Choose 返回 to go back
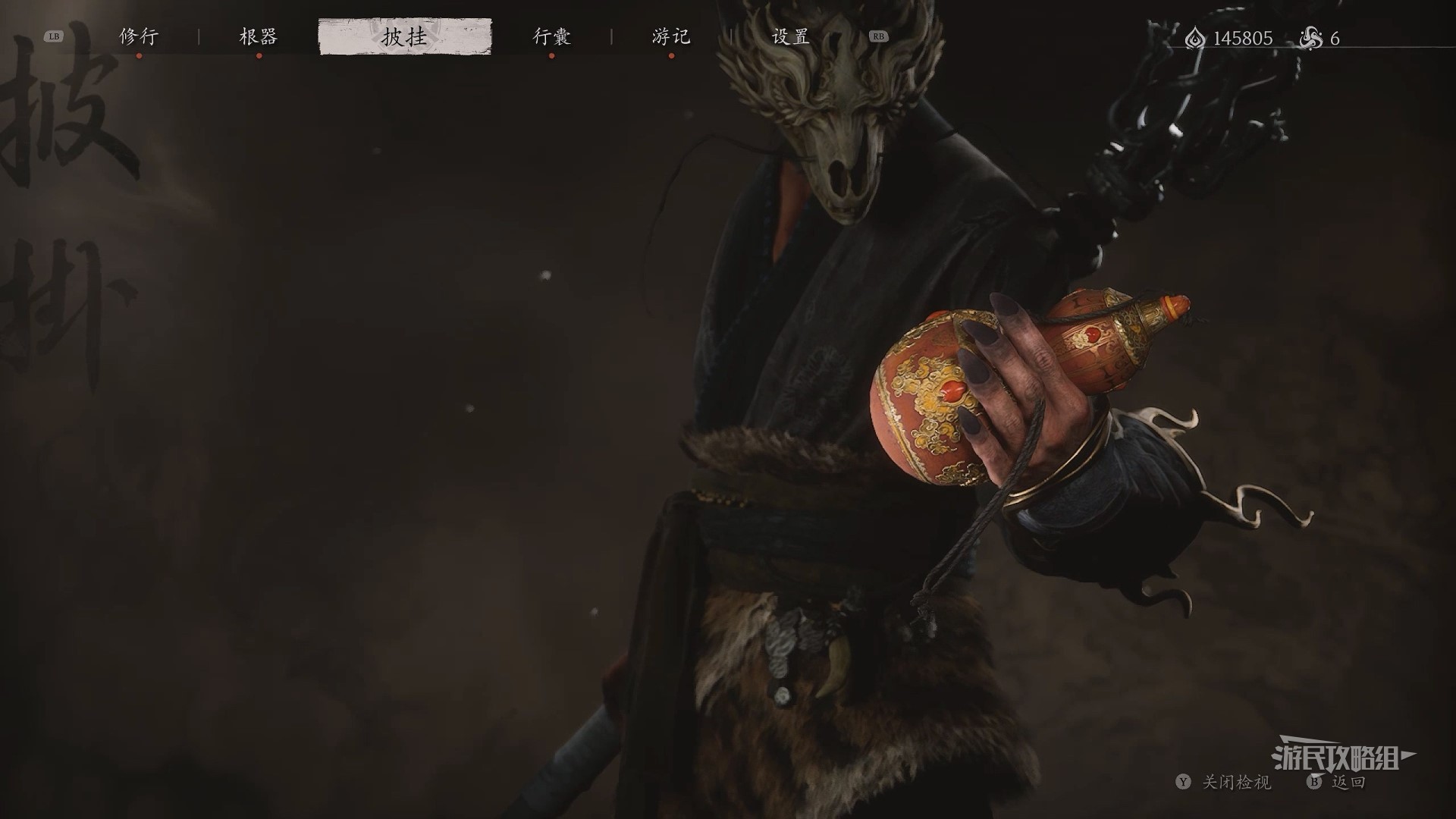The height and width of the screenshot is (819, 1456). 1348,782
